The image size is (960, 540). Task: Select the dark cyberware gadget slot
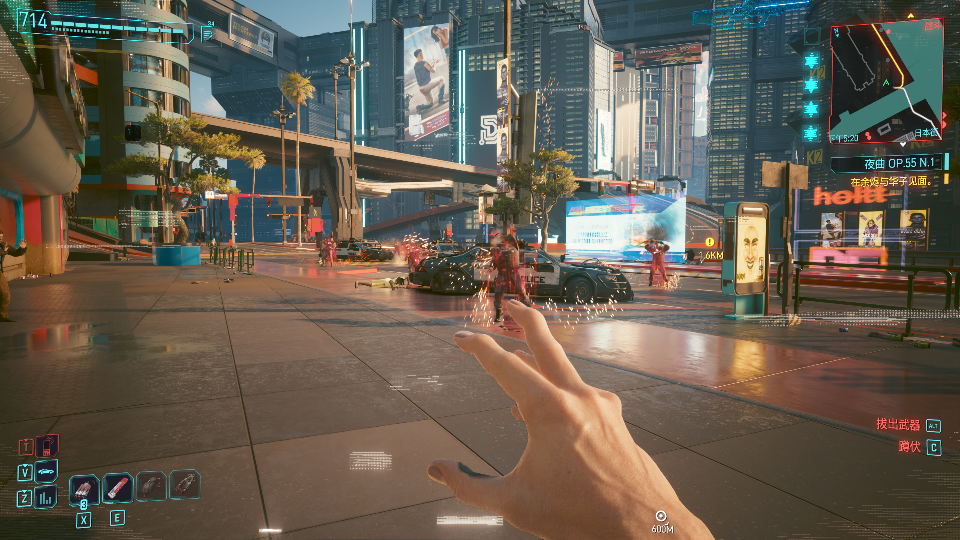coord(151,486)
